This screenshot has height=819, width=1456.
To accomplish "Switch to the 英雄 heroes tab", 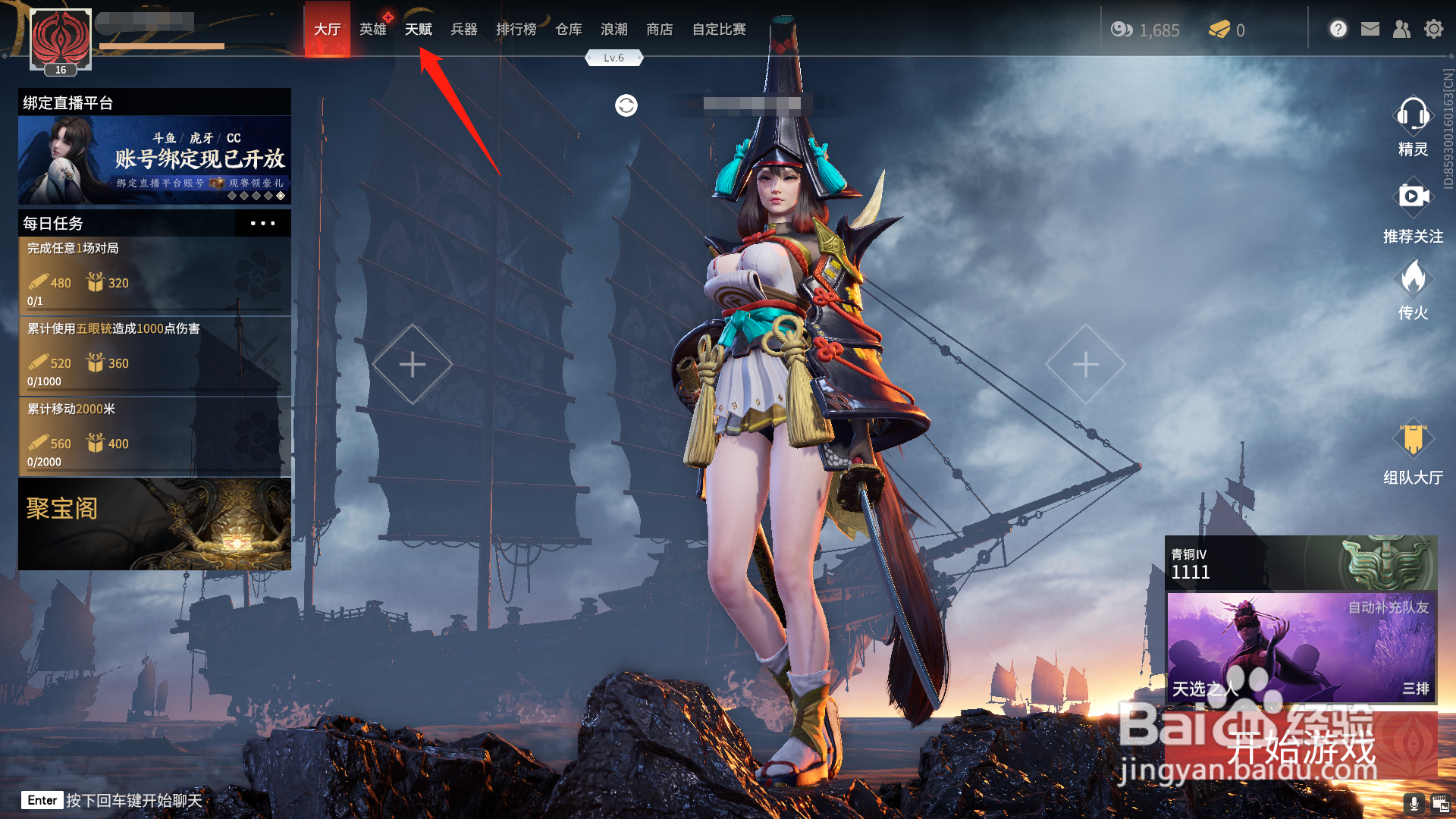I will click(x=372, y=30).
